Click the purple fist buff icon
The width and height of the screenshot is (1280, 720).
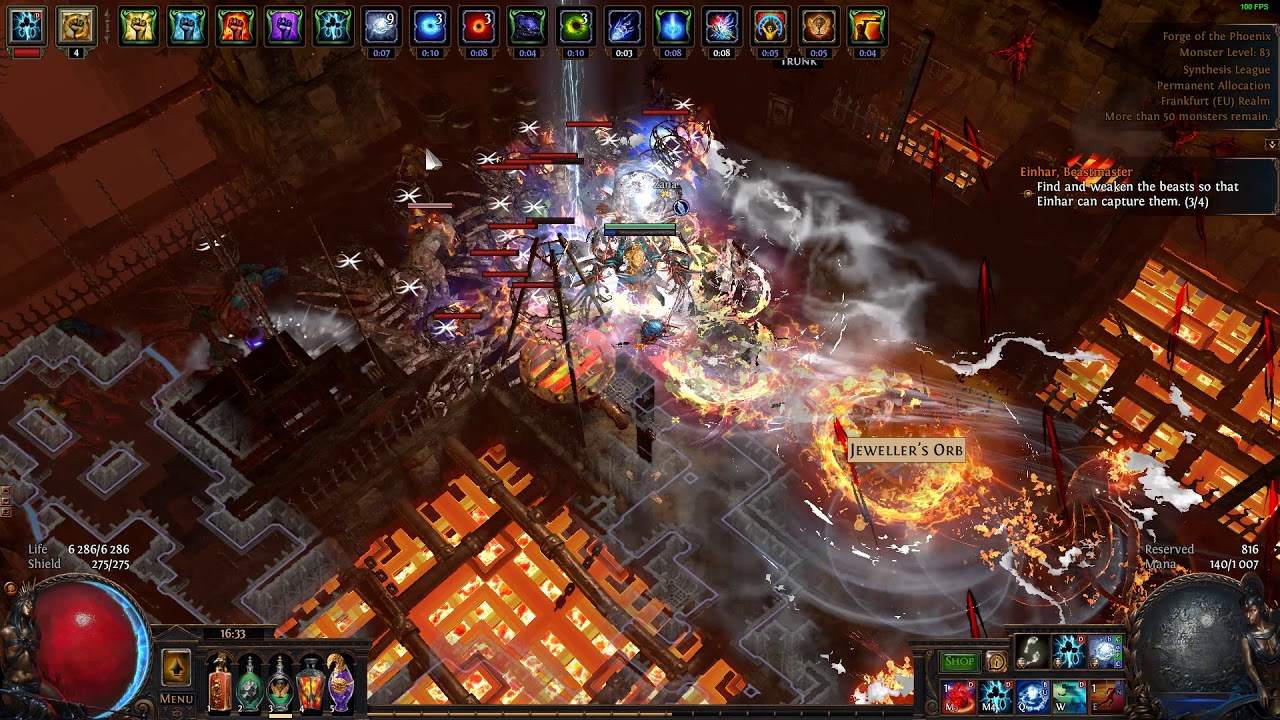coord(284,27)
